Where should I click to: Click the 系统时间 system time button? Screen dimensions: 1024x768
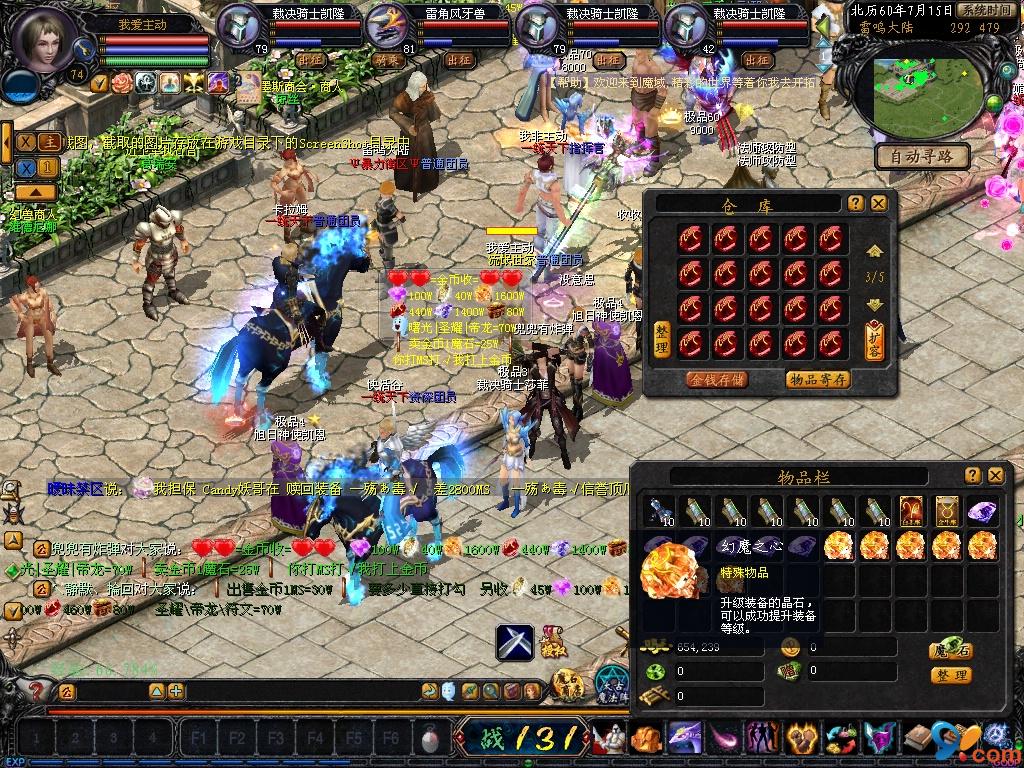tap(983, 10)
